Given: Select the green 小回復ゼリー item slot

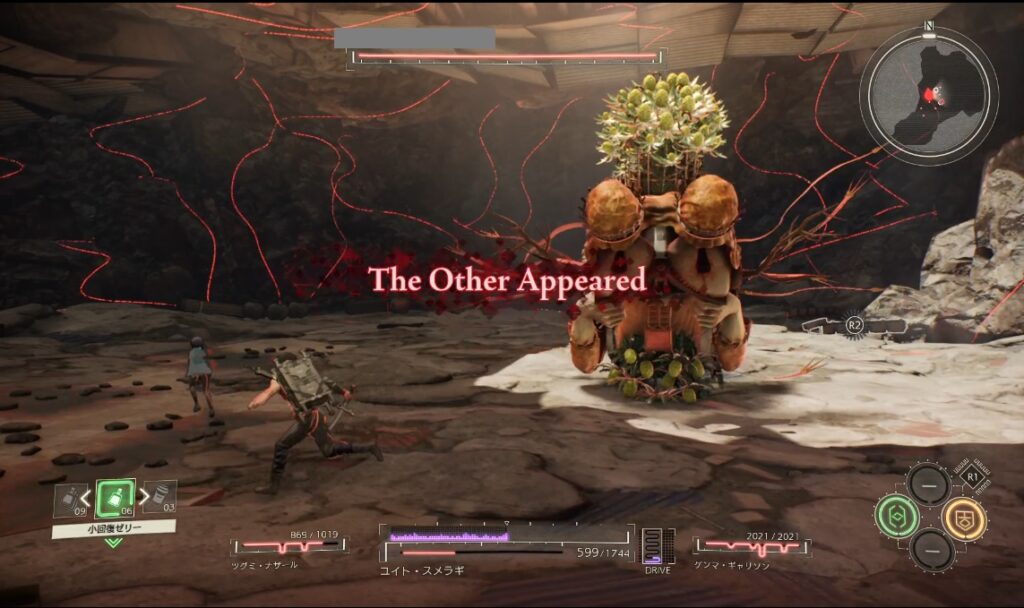Looking at the screenshot, I should tap(115, 497).
